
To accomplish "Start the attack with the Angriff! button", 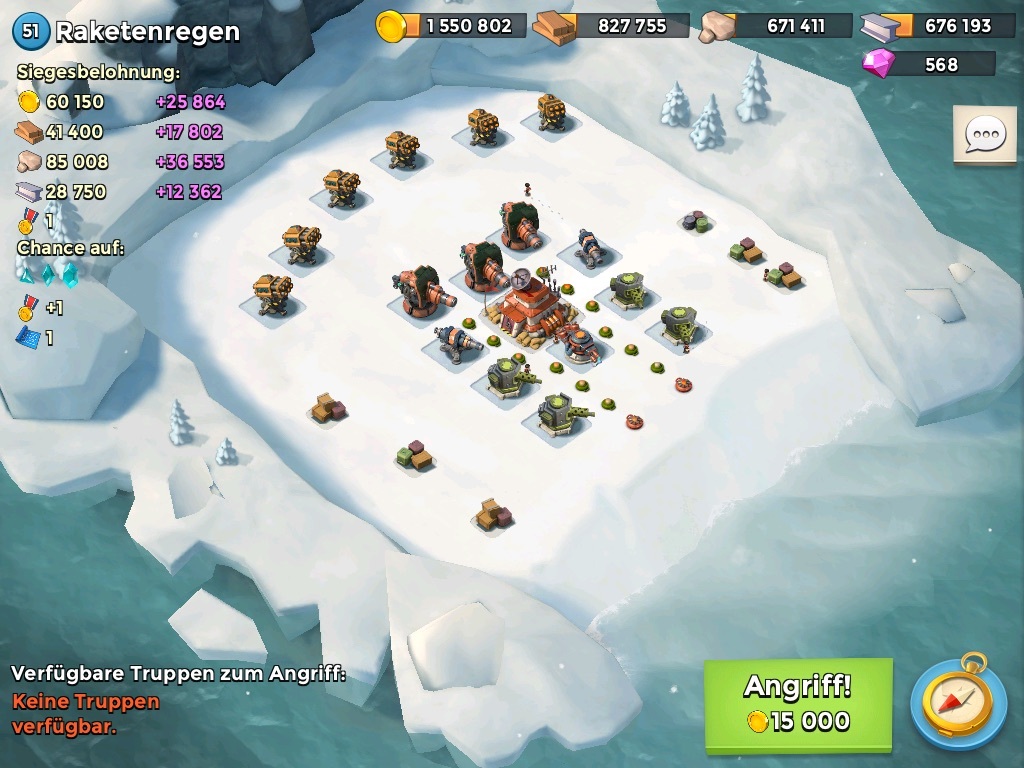I will (797, 704).
